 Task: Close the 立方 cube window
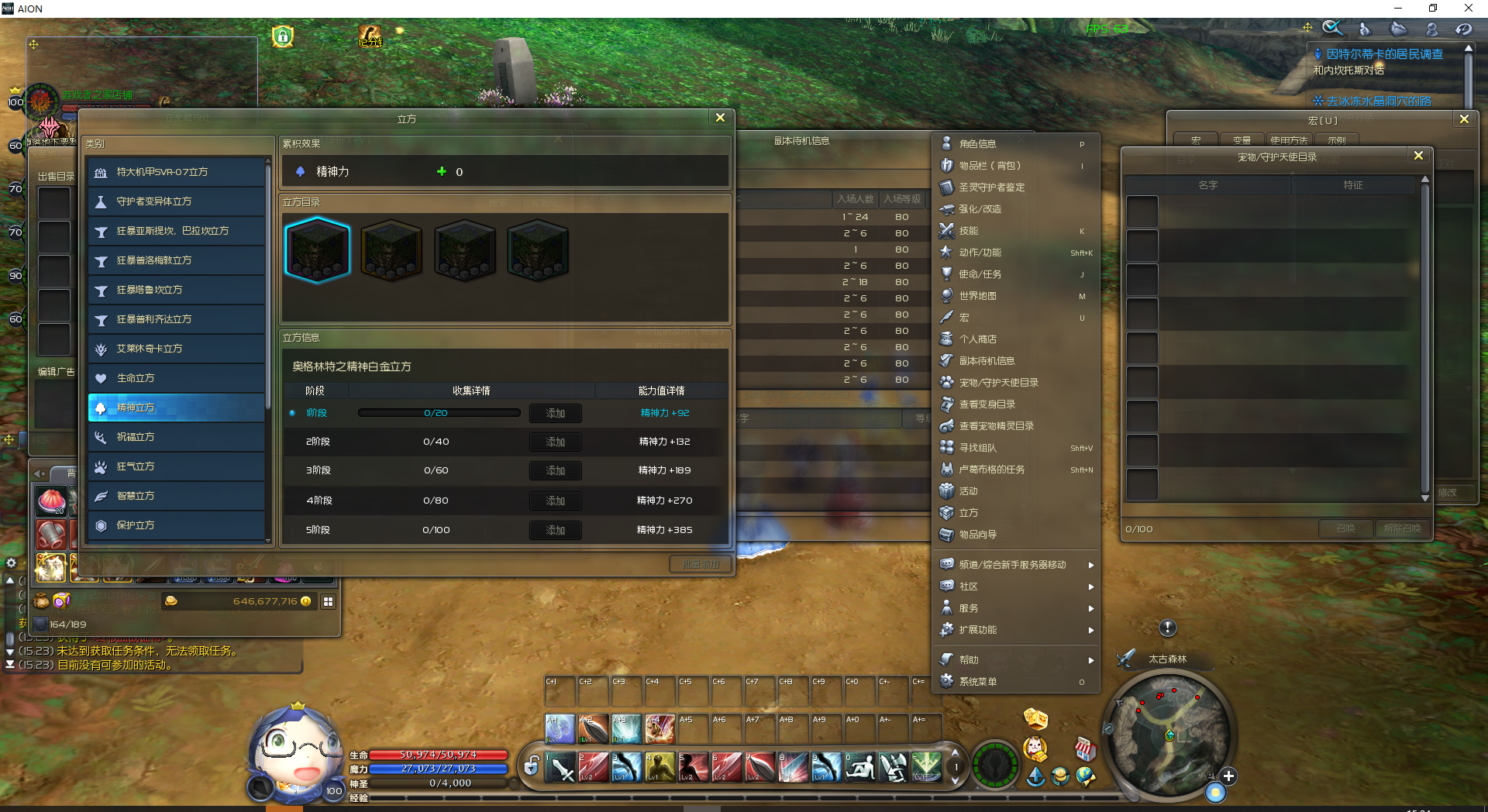coord(720,118)
